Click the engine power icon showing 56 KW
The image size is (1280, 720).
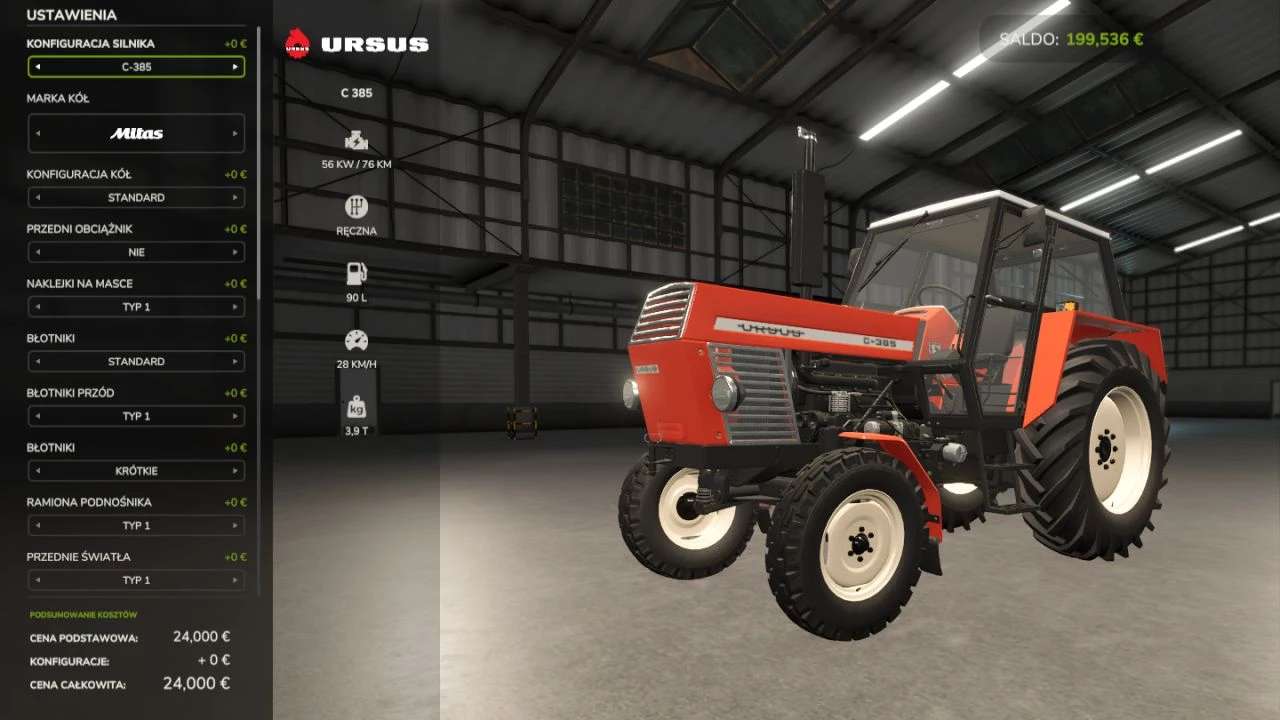point(357,140)
